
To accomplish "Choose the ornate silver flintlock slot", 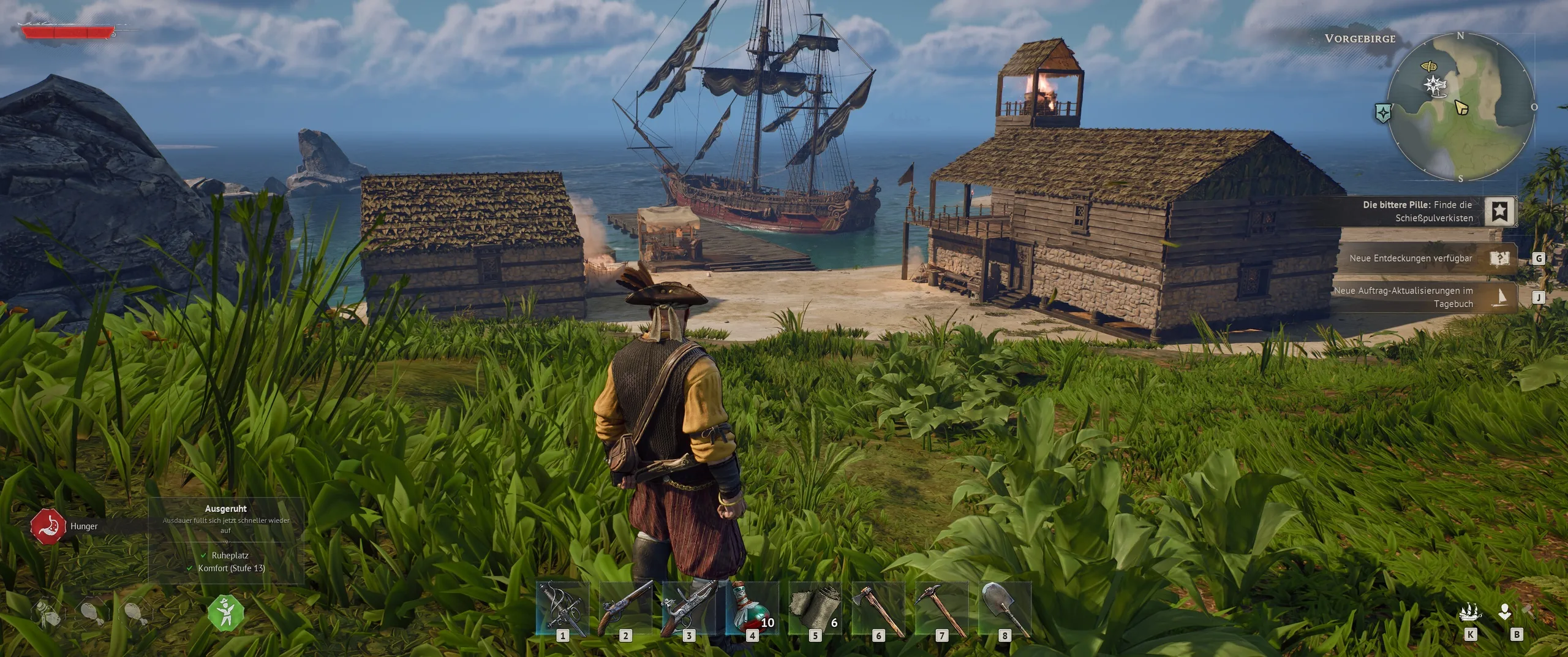I will tap(688, 608).
